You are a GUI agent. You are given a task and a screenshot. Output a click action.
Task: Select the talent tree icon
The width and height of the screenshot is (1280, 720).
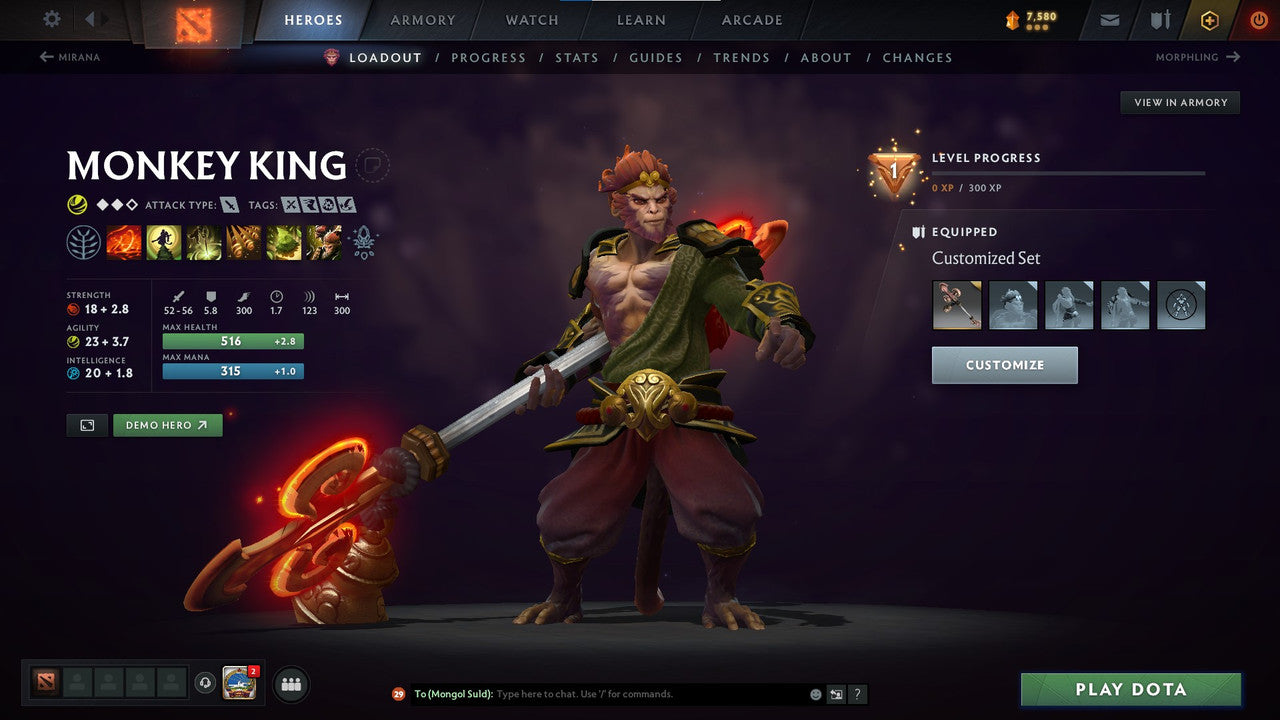click(84, 242)
